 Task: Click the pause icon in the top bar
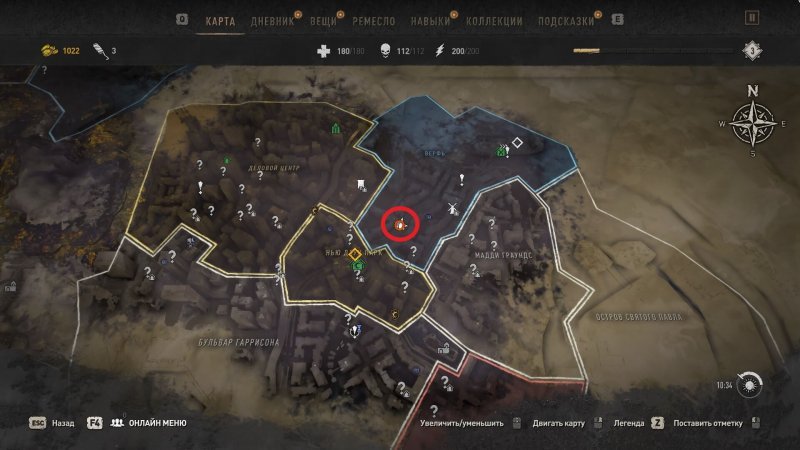pos(752,18)
